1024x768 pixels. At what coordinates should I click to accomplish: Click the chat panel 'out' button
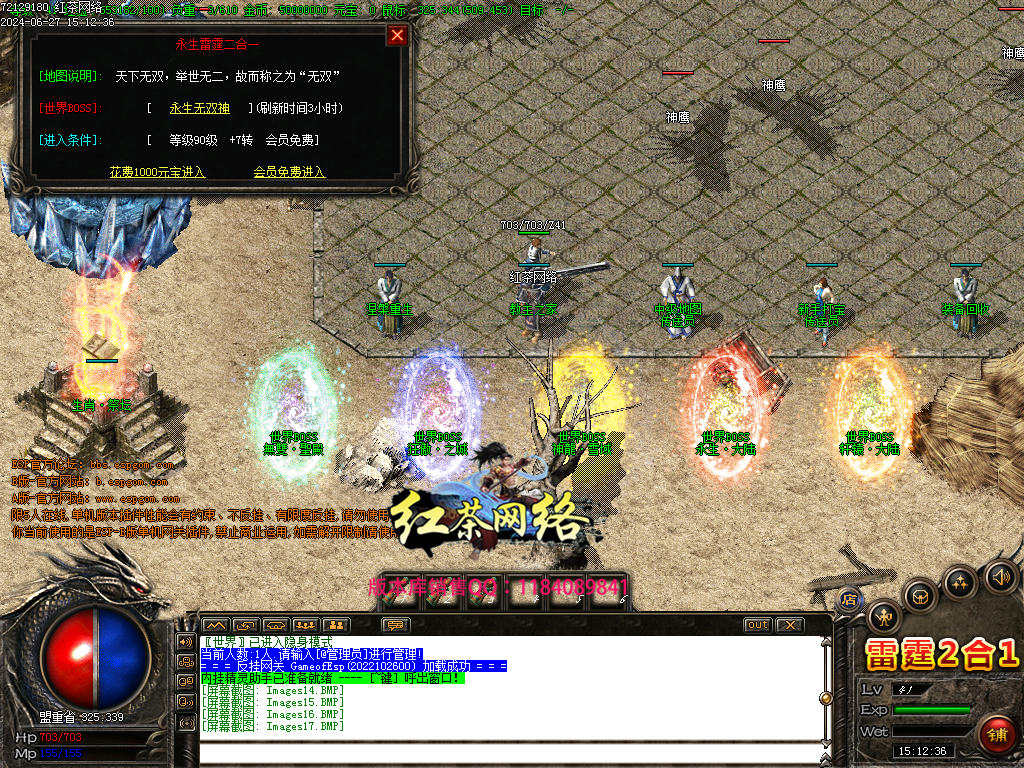[758, 625]
